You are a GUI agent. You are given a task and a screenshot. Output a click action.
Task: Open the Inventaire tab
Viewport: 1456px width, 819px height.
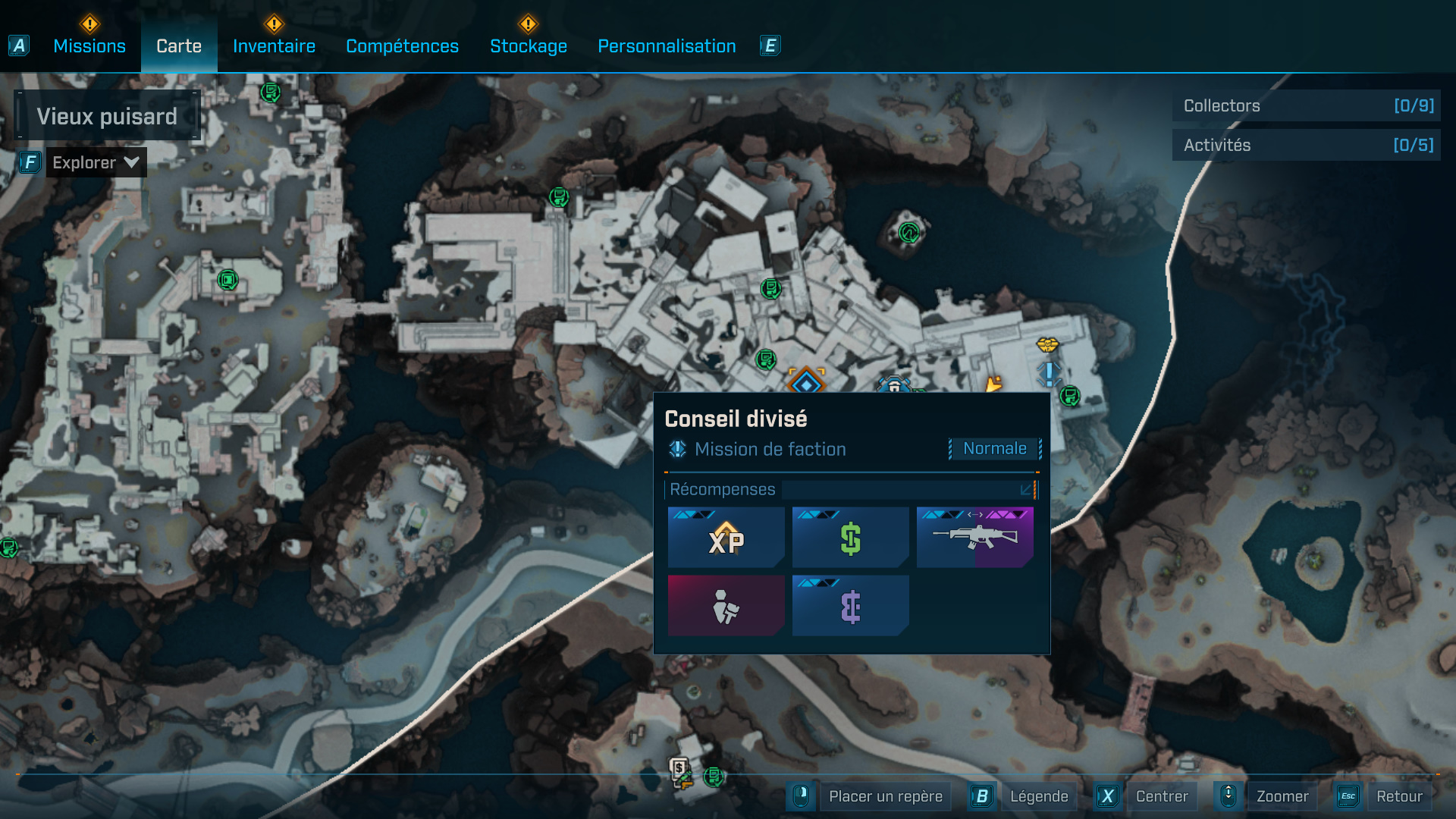274,46
